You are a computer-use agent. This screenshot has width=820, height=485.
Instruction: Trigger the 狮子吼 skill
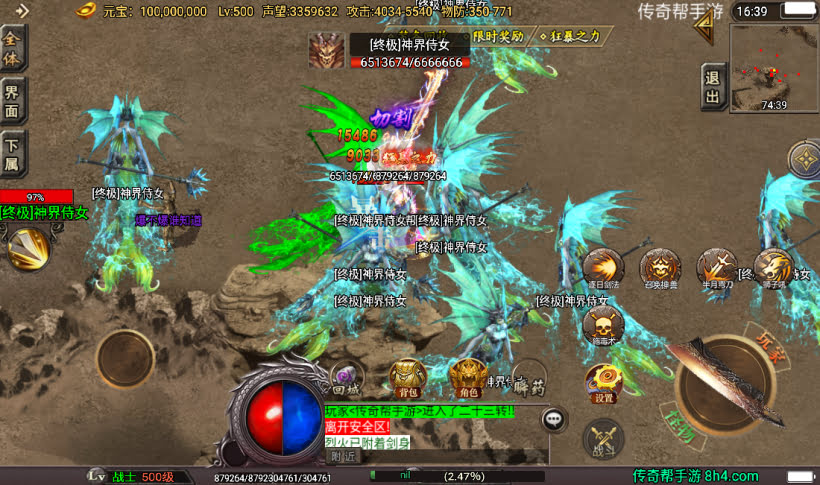click(774, 267)
